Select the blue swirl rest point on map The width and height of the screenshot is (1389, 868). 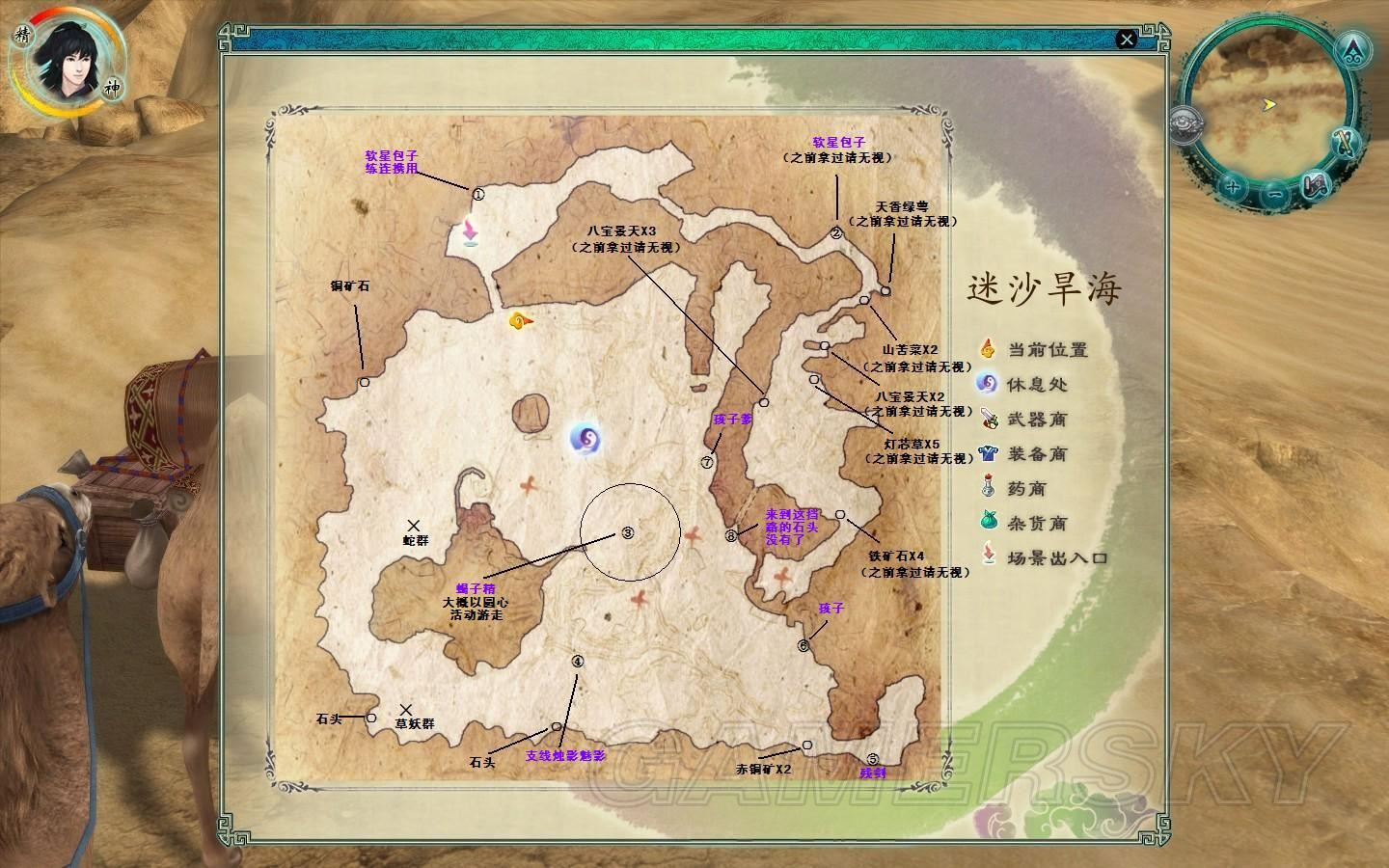click(586, 440)
